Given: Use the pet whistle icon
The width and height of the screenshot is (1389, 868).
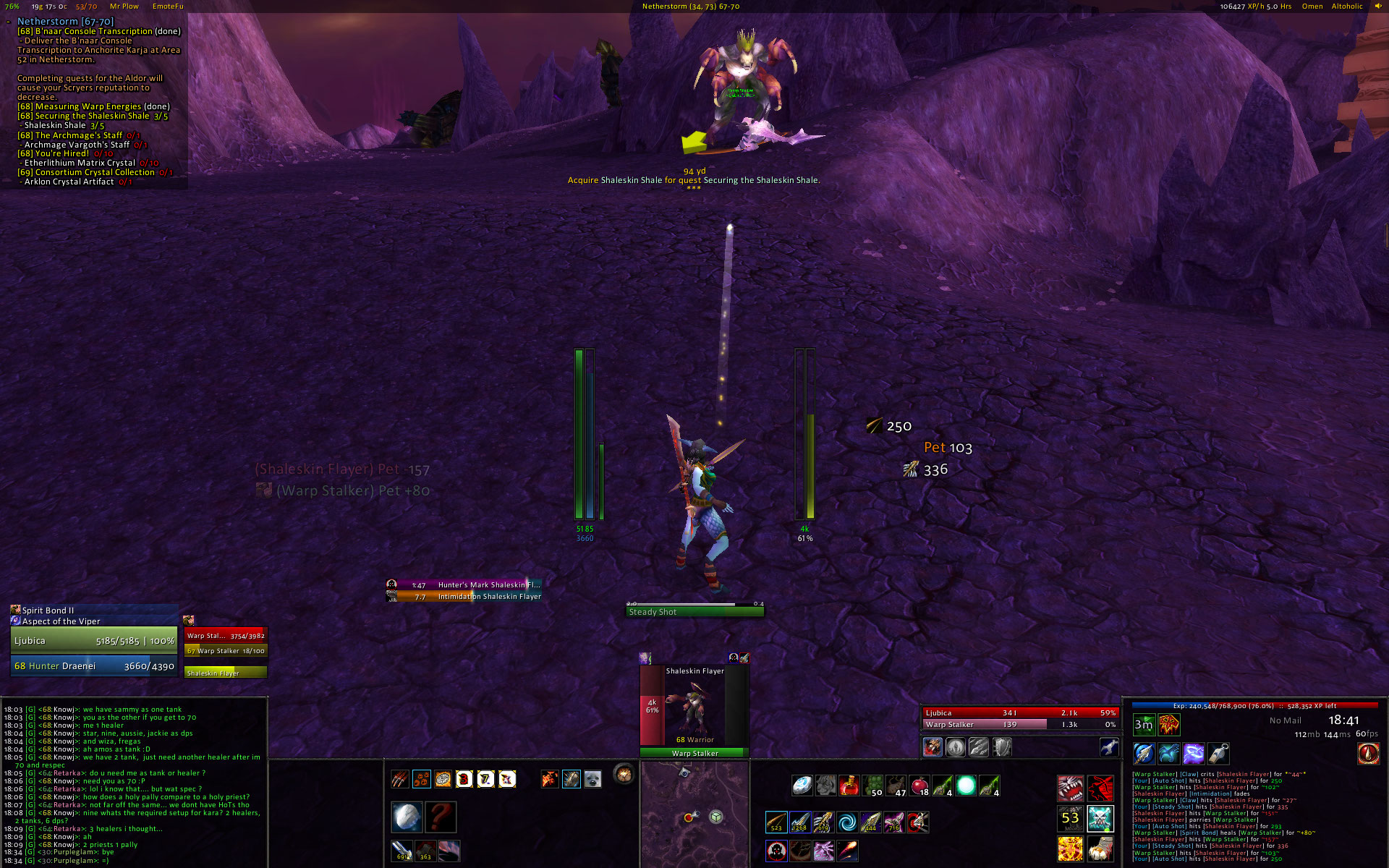Looking at the screenshot, I should tap(1218, 754).
